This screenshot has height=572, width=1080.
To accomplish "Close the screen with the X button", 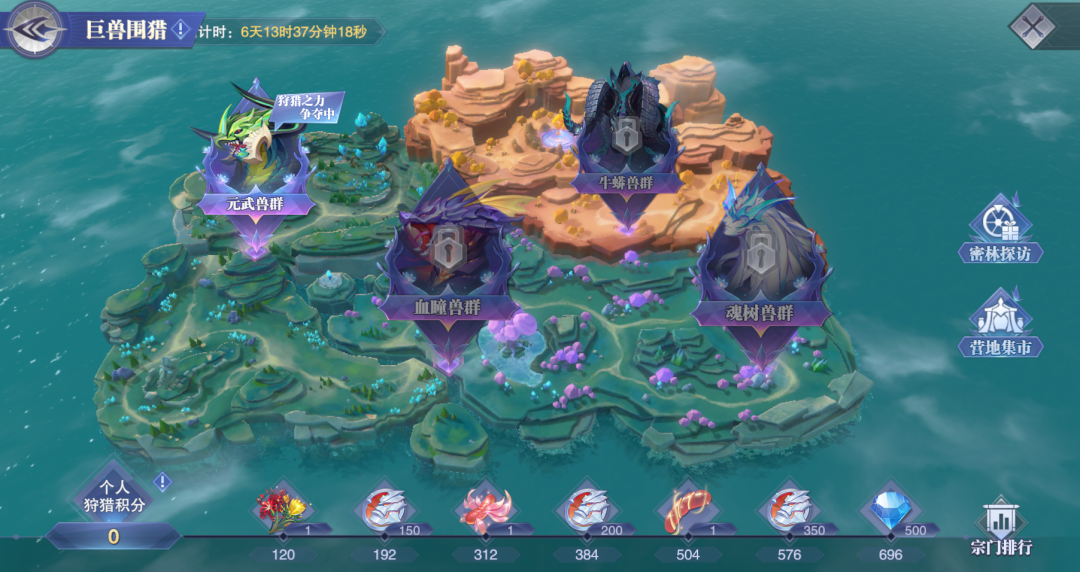I will (1033, 26).
